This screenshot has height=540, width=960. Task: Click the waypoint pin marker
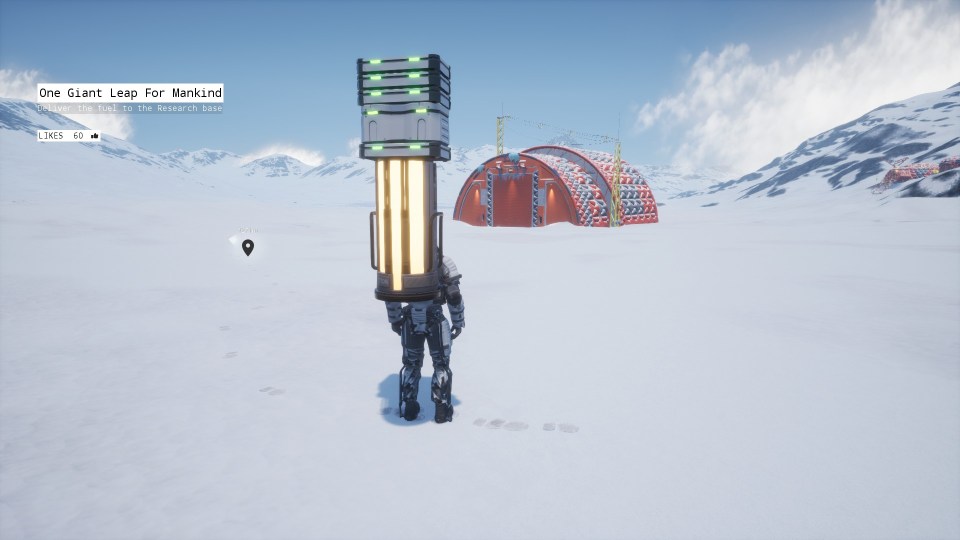(x=248, y=247)
